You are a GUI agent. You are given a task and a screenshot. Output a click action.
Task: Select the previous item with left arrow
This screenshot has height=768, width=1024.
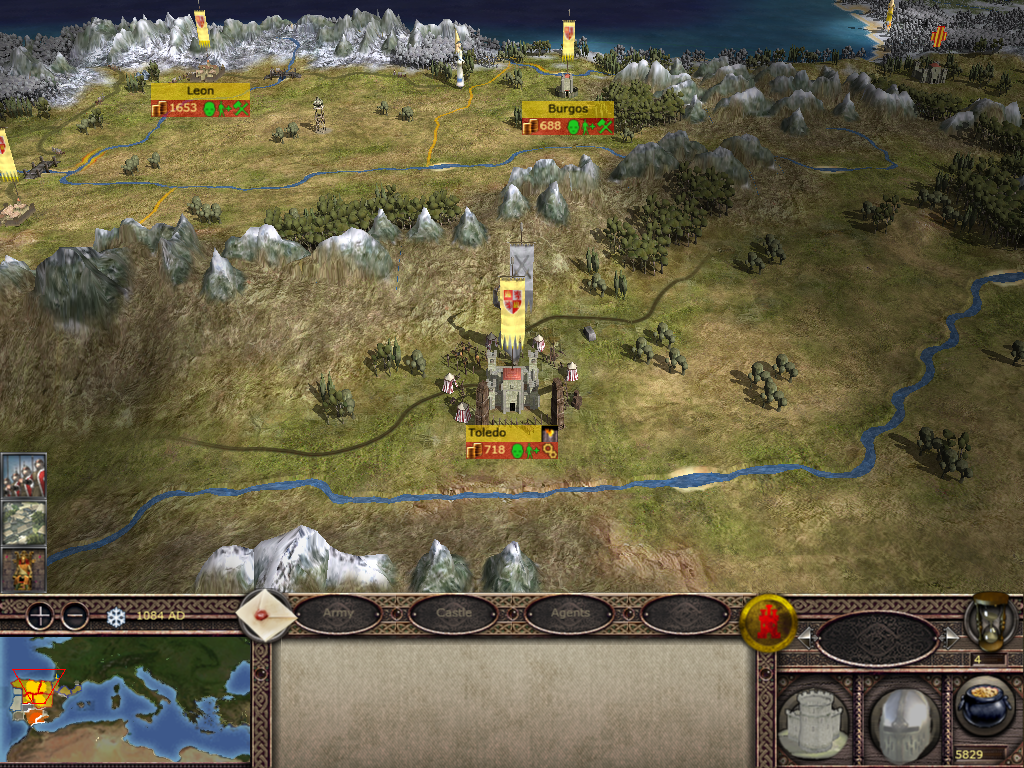click(x=805, y=636)
